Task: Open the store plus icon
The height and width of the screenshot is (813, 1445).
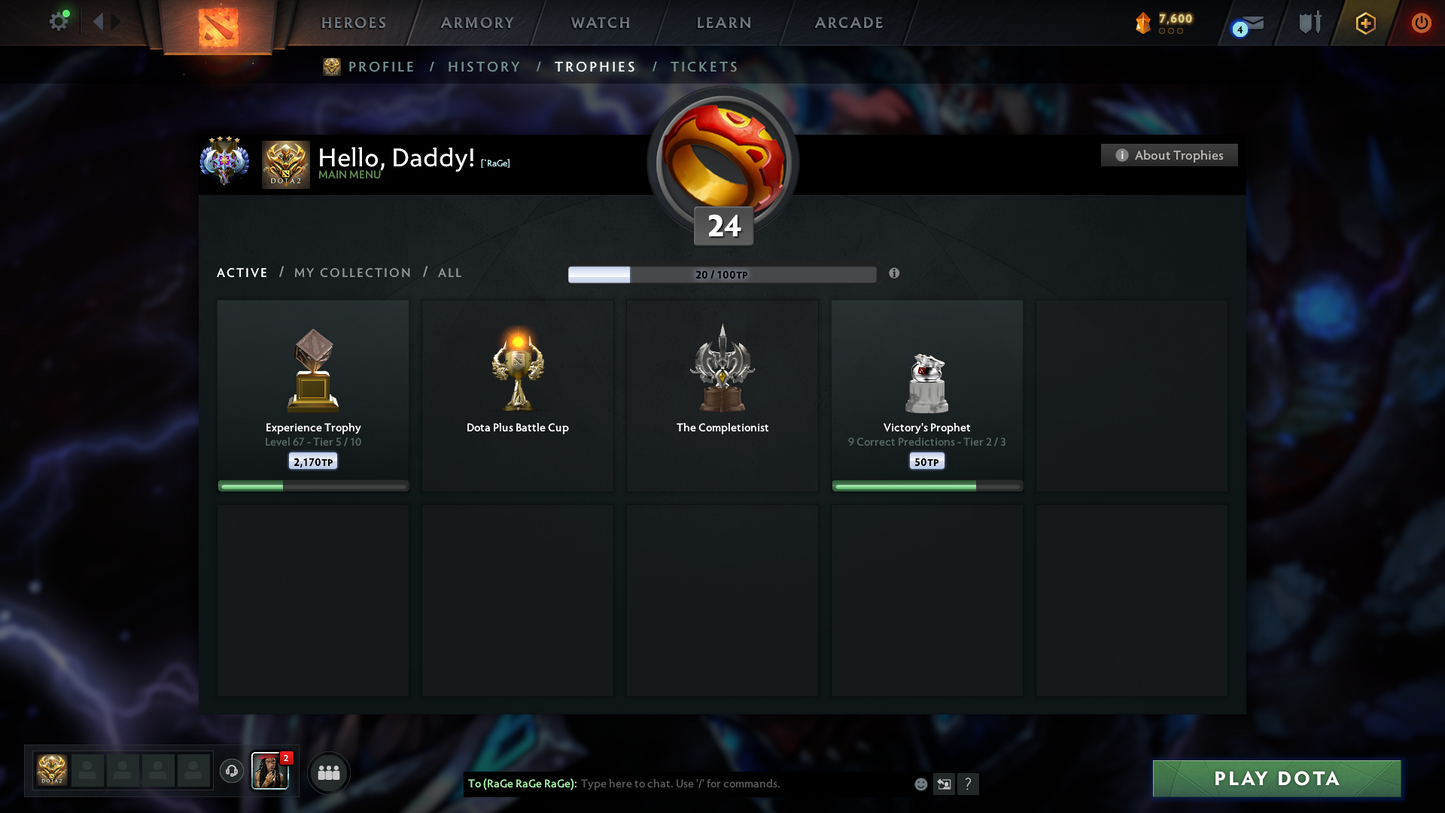Action: pyautogui.click(x=1366, y=22)
